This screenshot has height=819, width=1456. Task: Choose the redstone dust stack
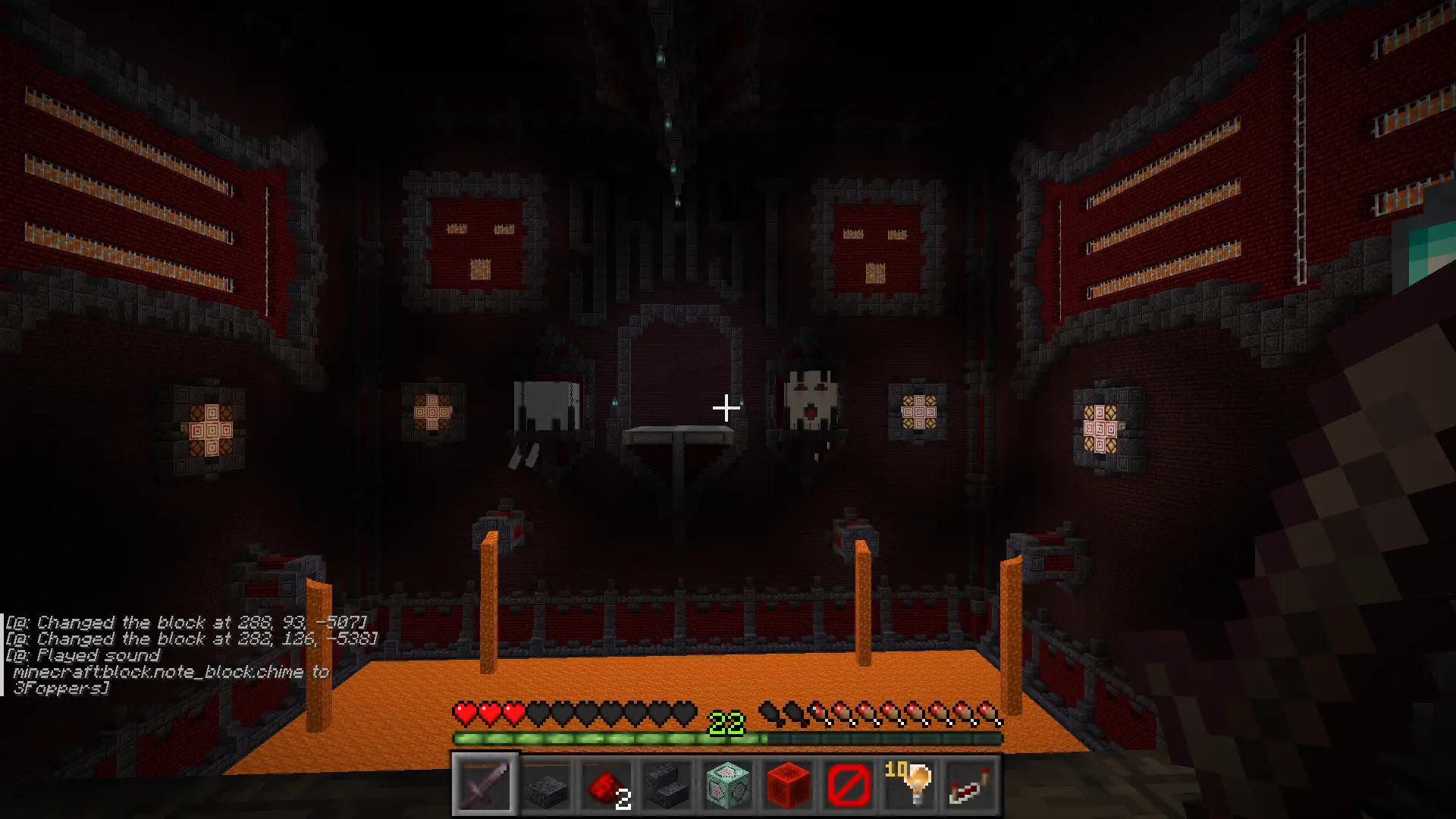[x=607, y=784]
